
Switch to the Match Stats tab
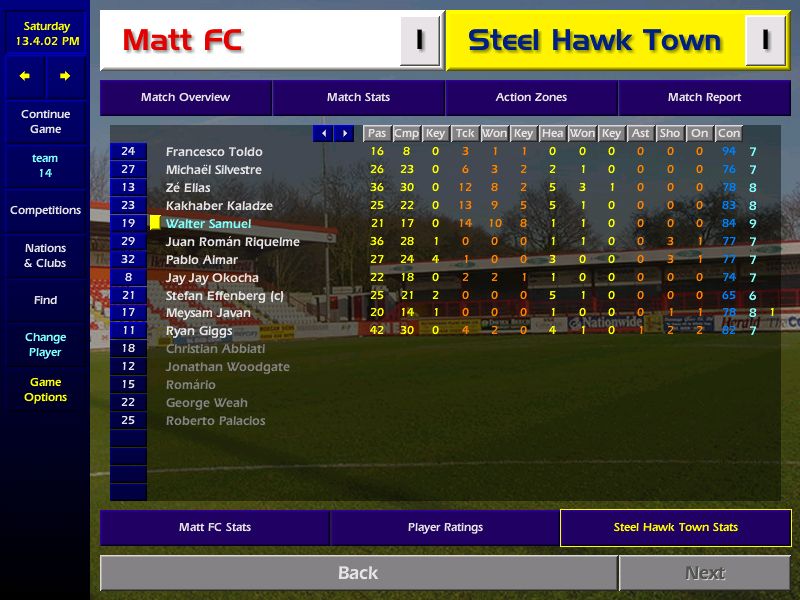click(x=358, y=98)
